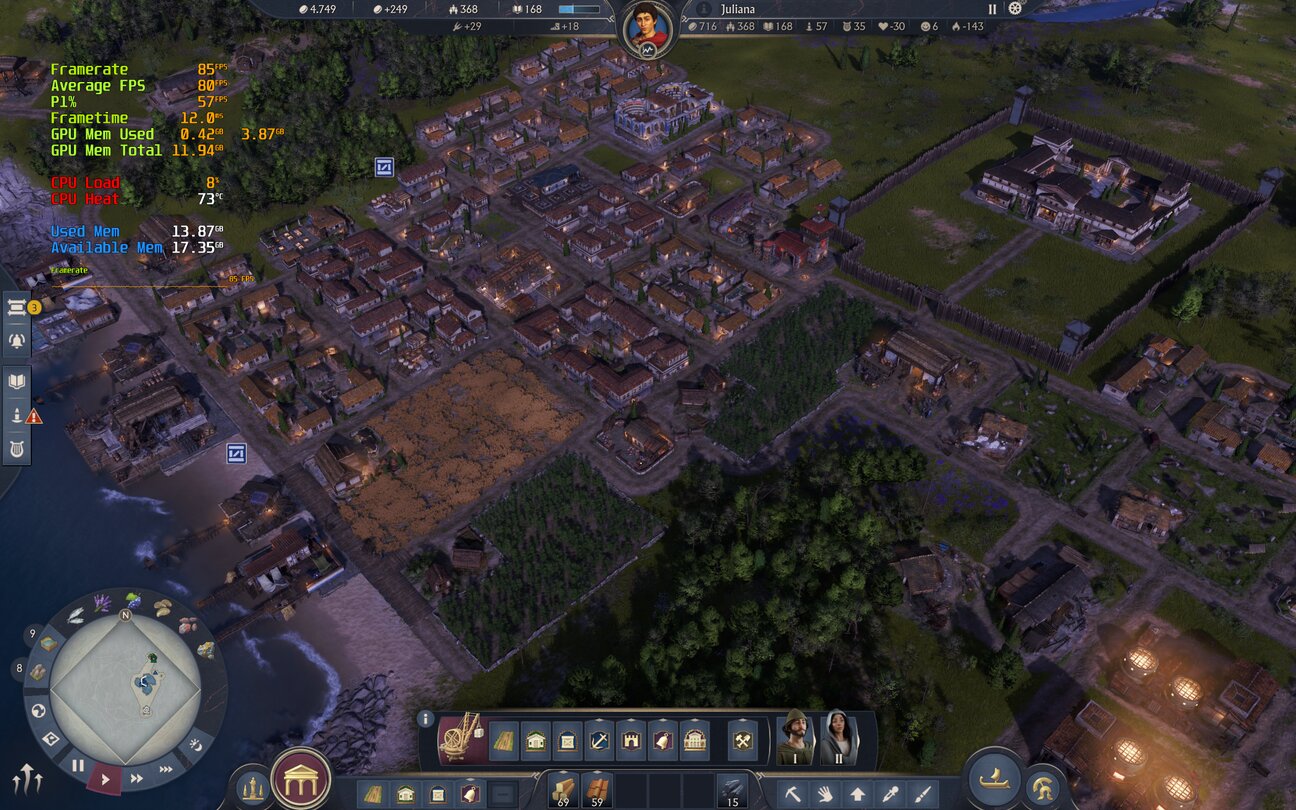Image resolution: width=1296 pixels, height=810 pixels.
Task: Select the tier II population portrait
Action: [838, 737]
